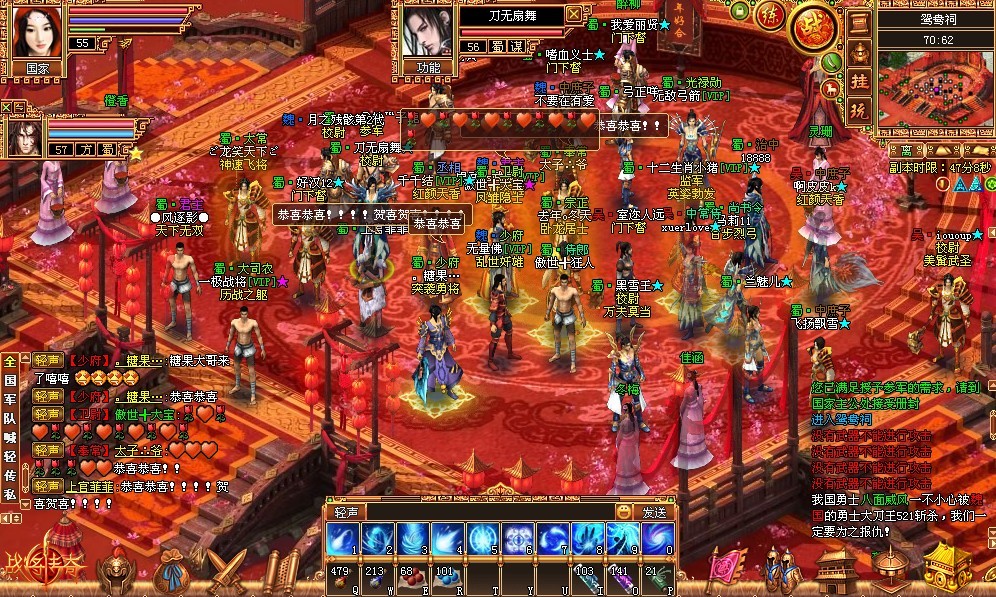The image size is (996, 597).
Task: Open the 挂 auto-play menu button
Action: click(860, 81)
